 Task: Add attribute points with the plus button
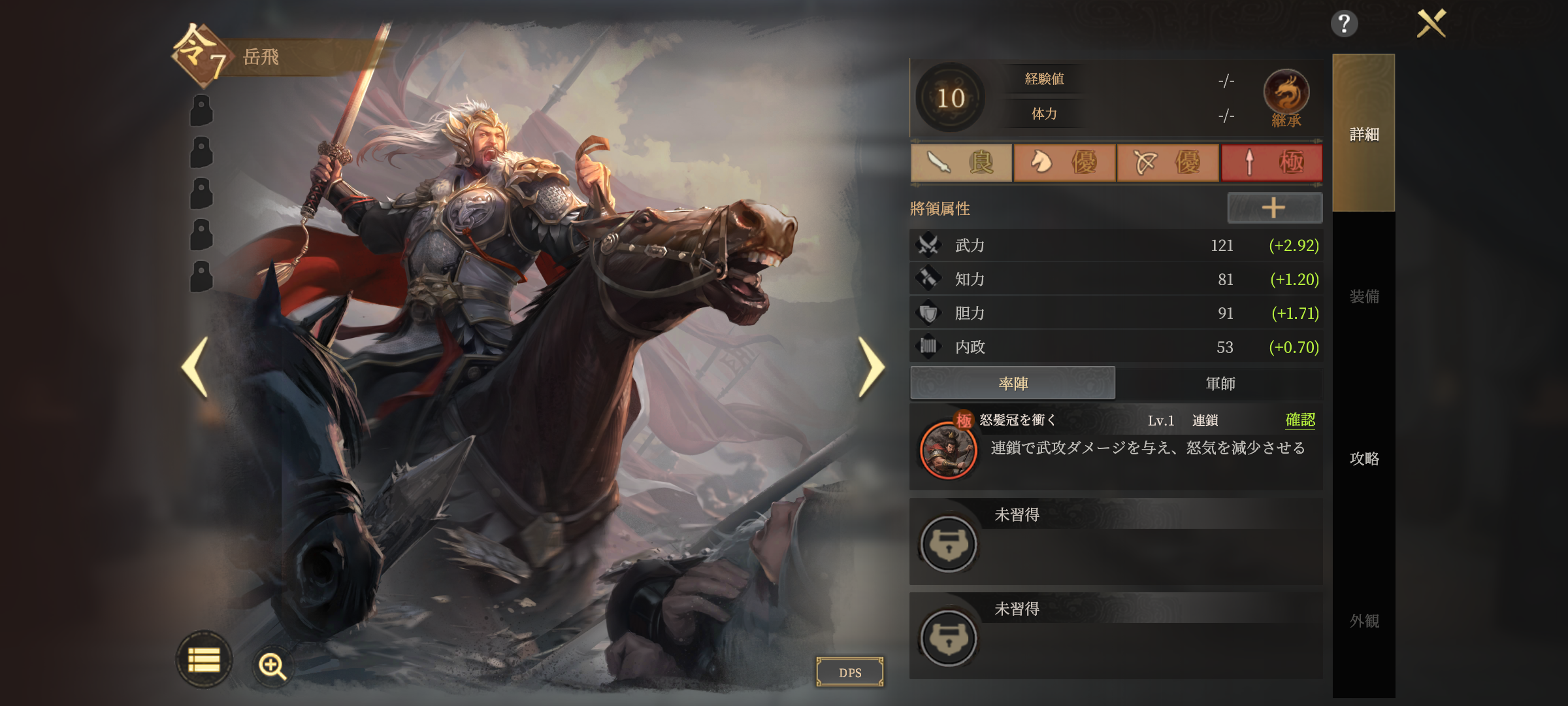(1274, 208)
